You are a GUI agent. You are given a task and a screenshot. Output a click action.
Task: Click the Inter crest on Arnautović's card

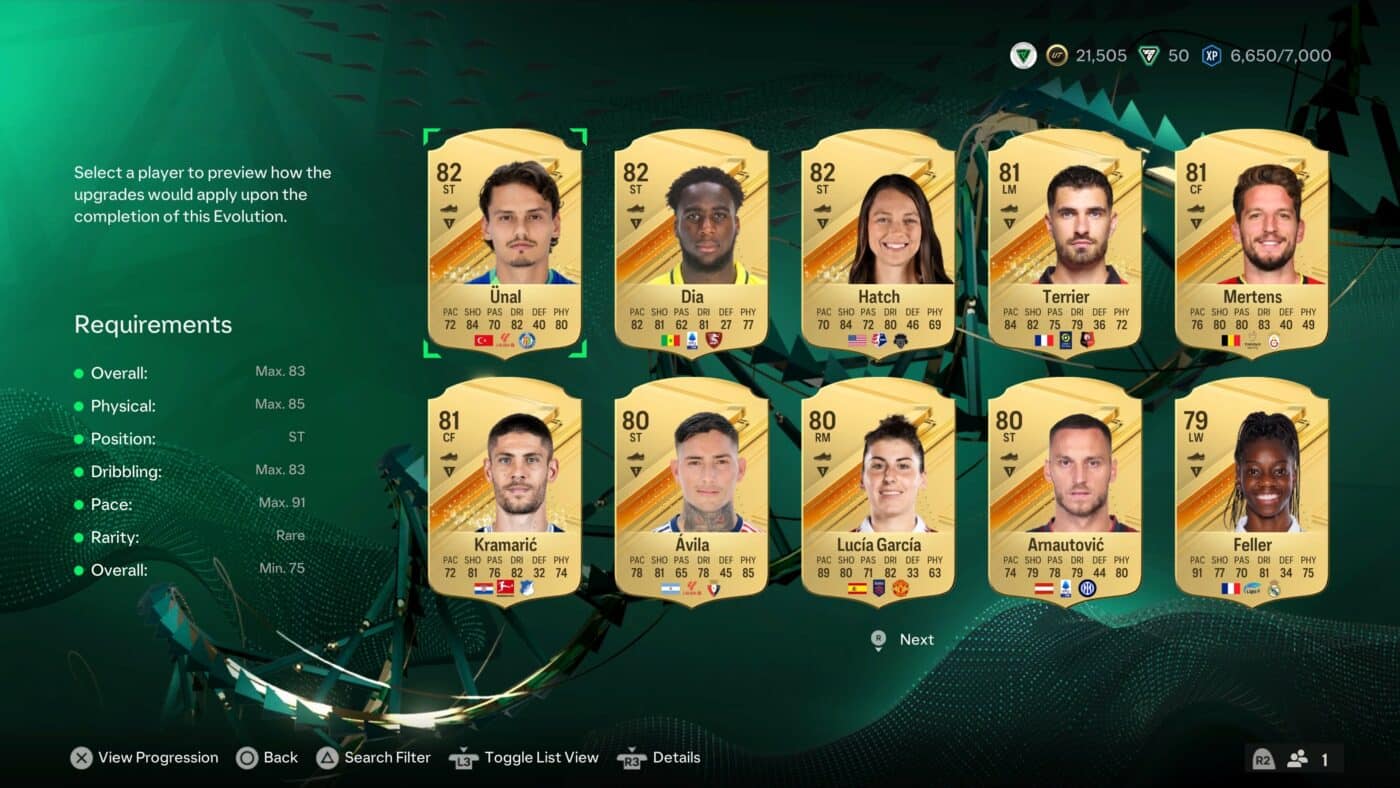coord(1088,588)
